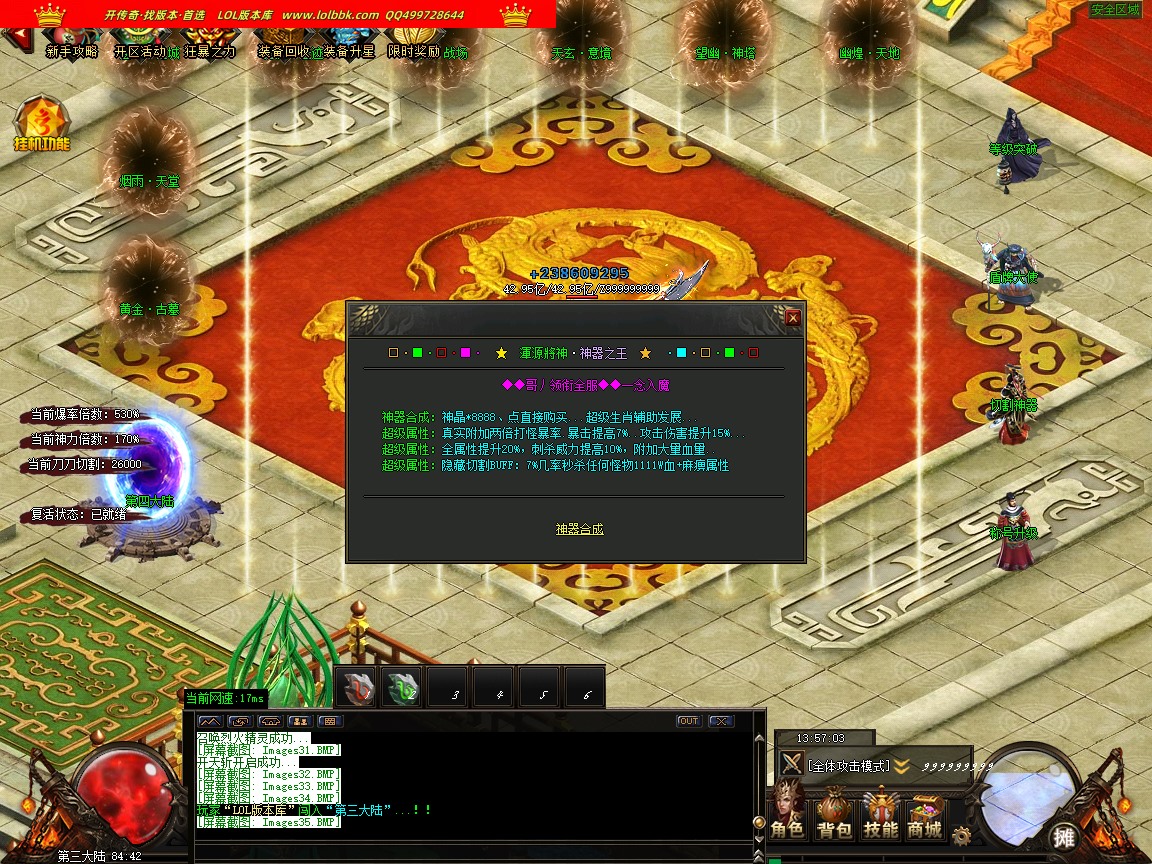Activate the 挂机功能 auto-play button
1152x864 pixels.
pyautogui.click(x=41, y=125)
